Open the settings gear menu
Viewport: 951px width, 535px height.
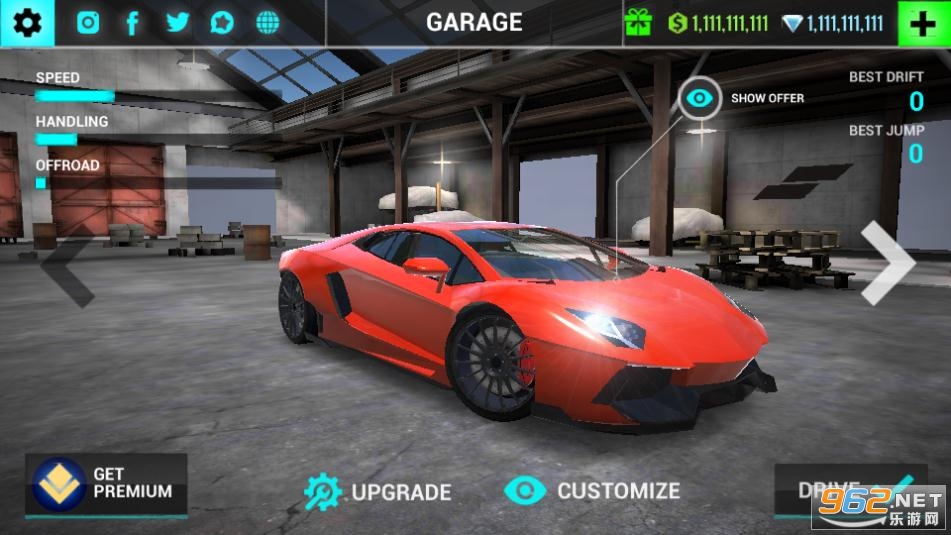coord(27,22)
